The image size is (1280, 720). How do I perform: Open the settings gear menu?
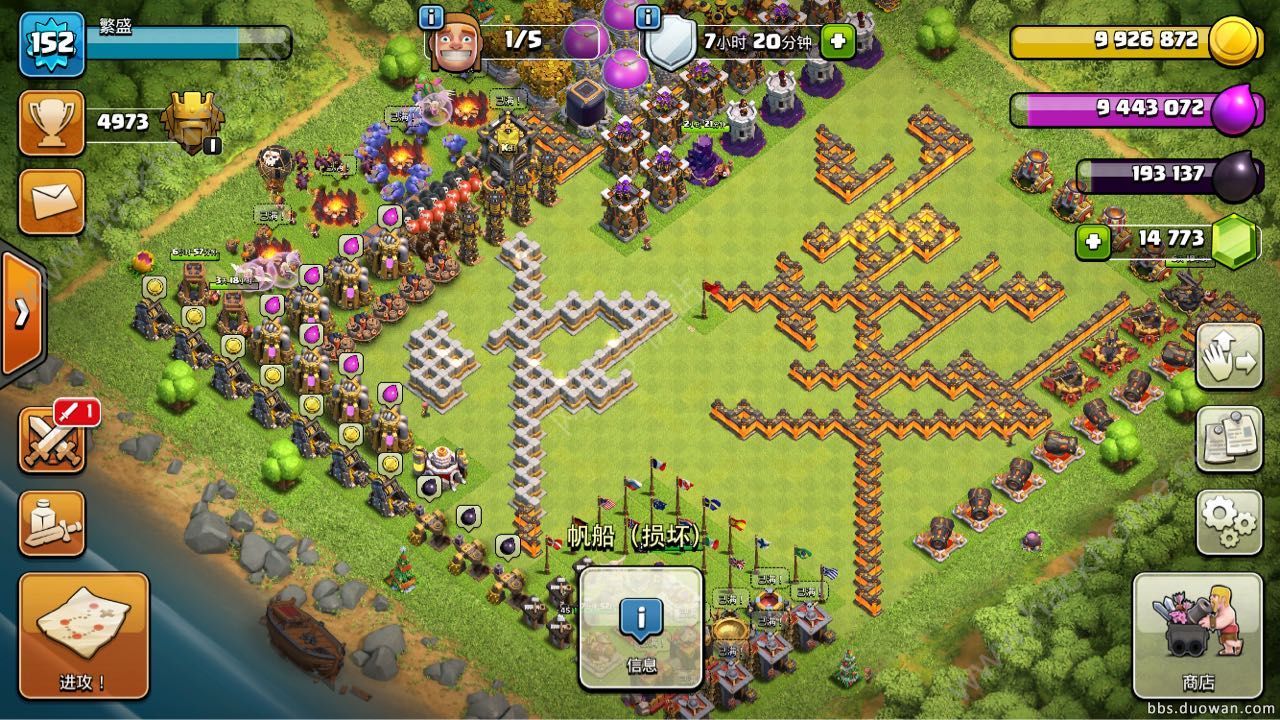(x=1229, y=522)
